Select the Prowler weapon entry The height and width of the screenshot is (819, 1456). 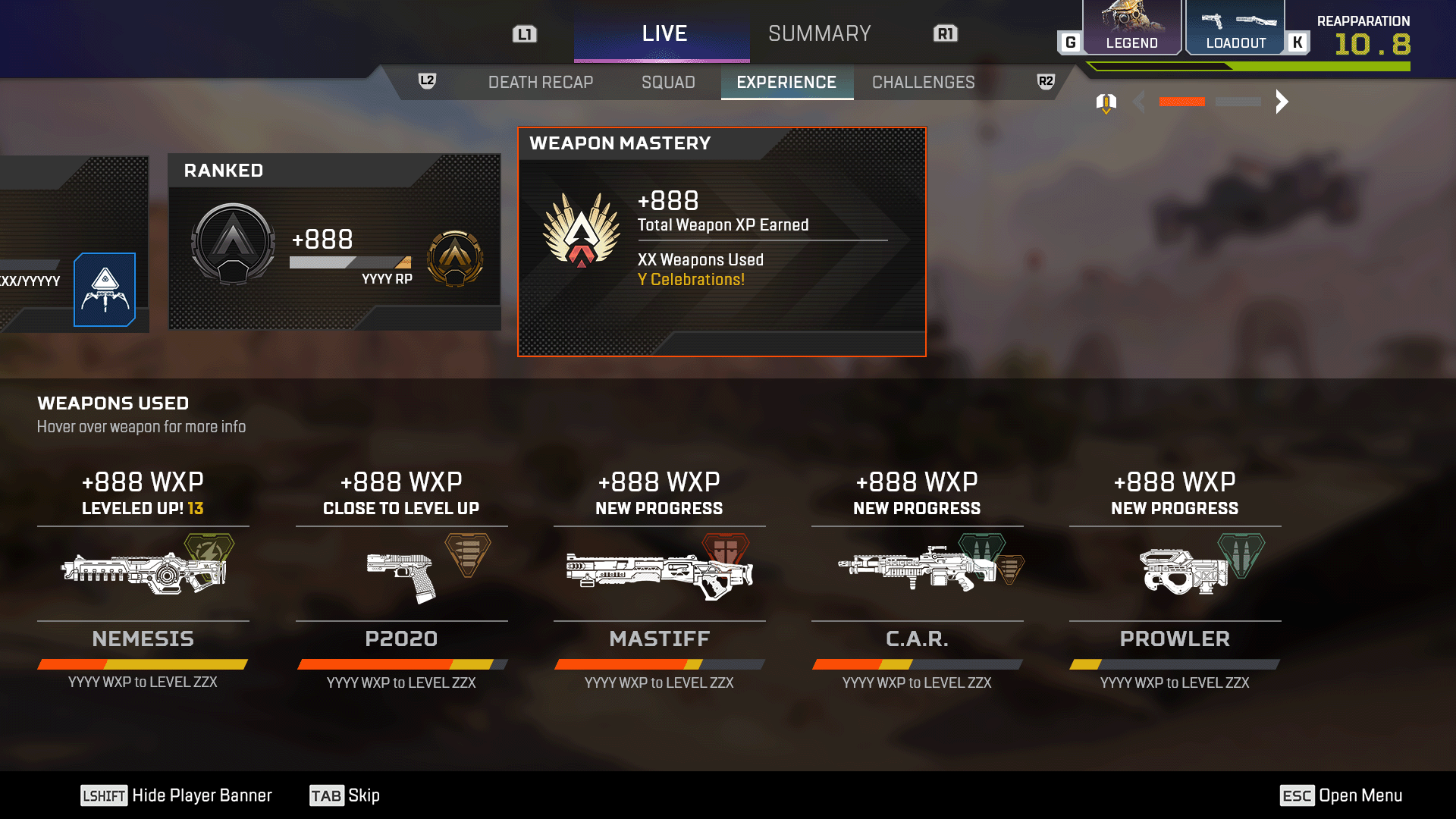coord(1175,573)
